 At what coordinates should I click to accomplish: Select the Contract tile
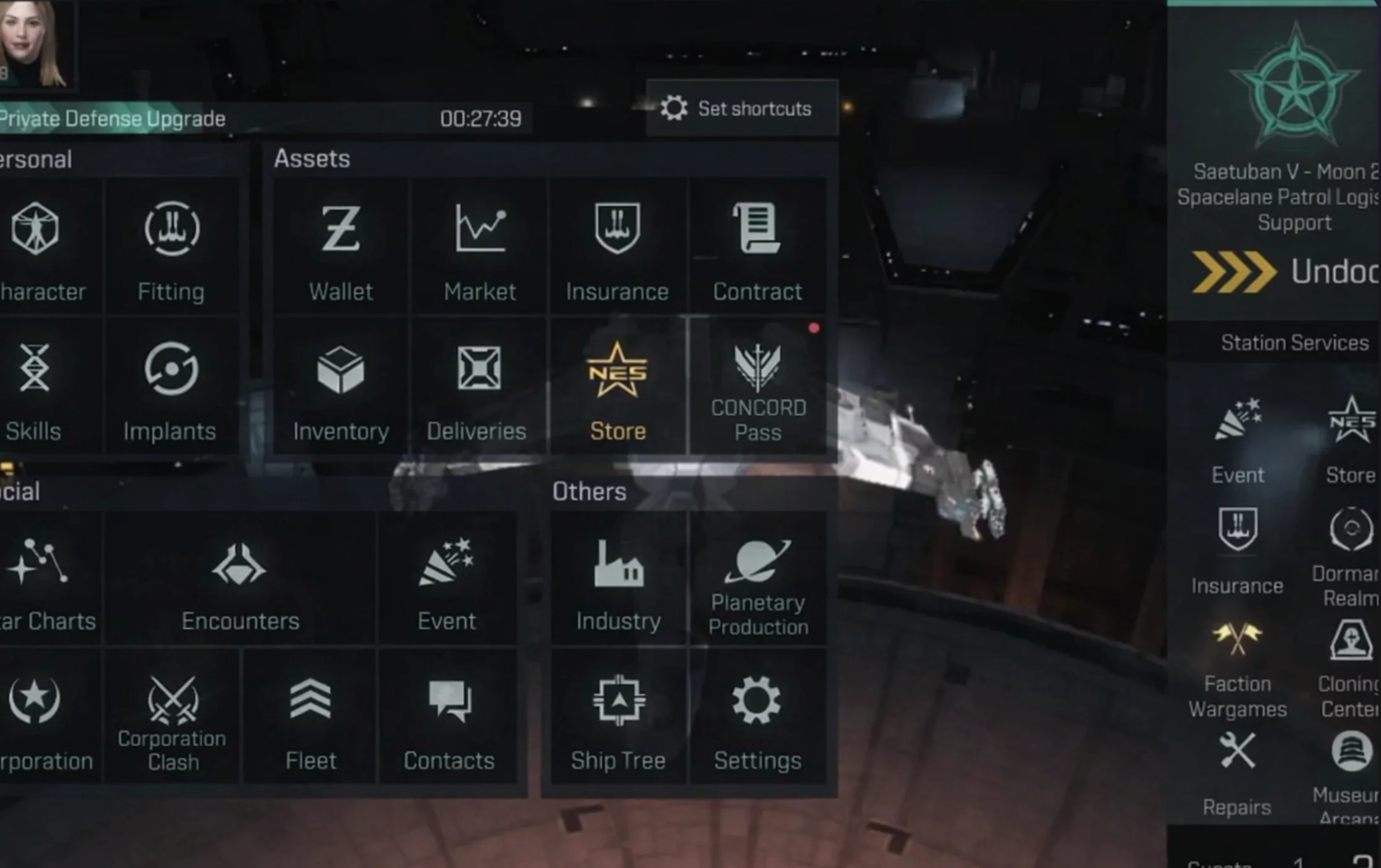click(x=757, y=248)
